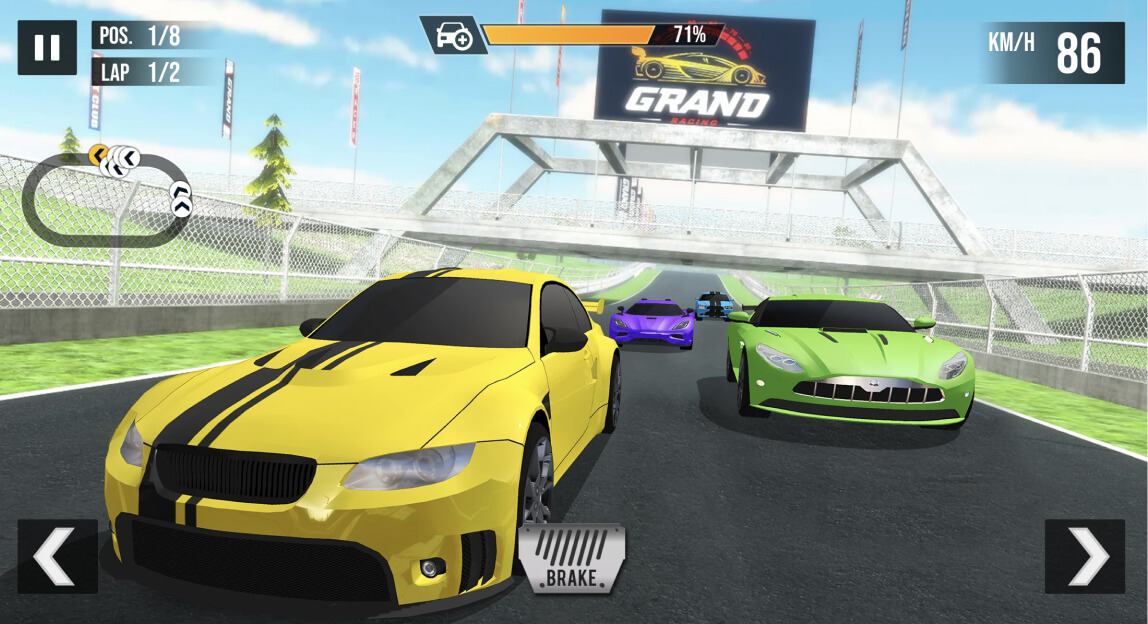Activate the car boost icon
Screen dimensions: 1148x624
point(453,36)
